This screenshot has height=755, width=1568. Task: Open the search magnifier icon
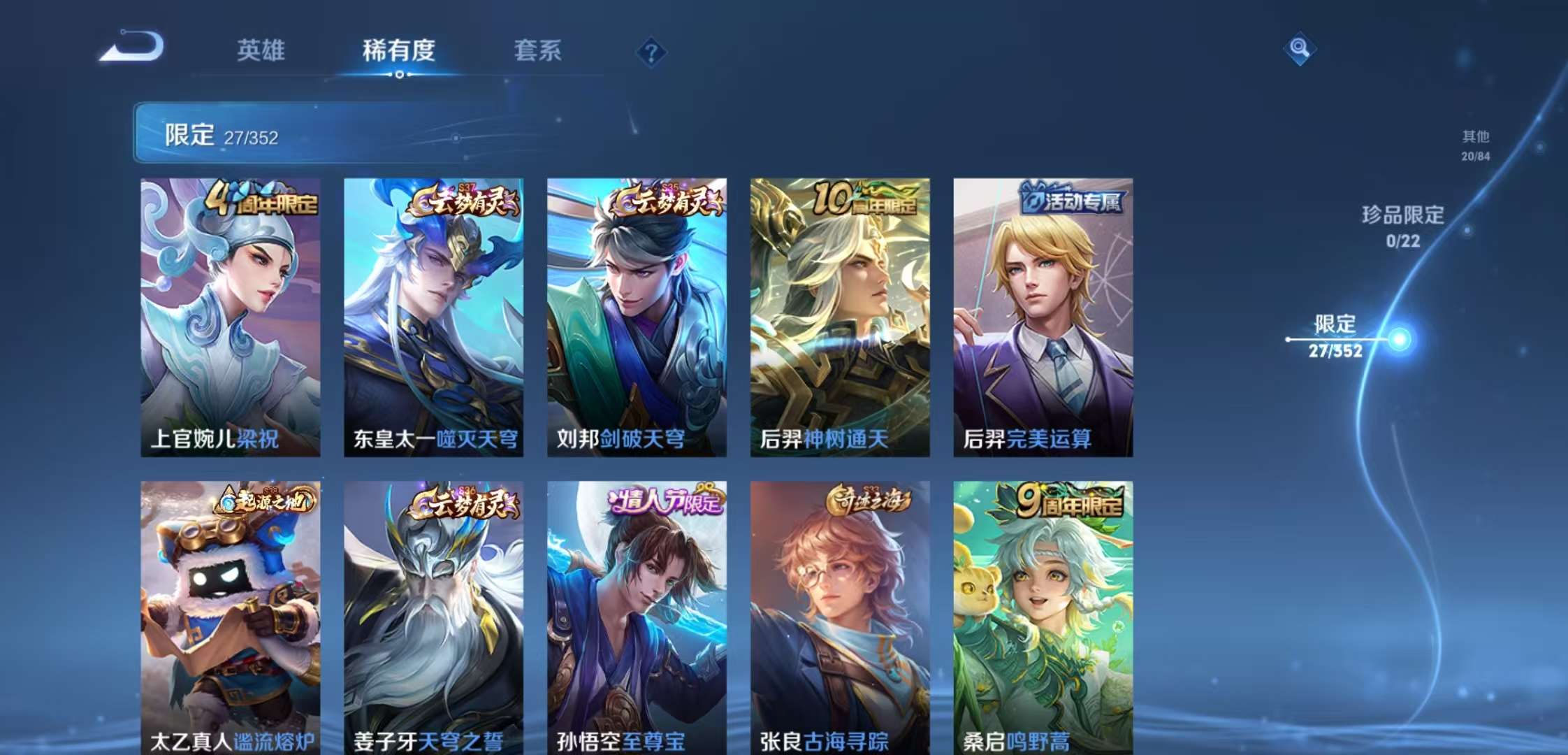click(x=1300, y=49)
